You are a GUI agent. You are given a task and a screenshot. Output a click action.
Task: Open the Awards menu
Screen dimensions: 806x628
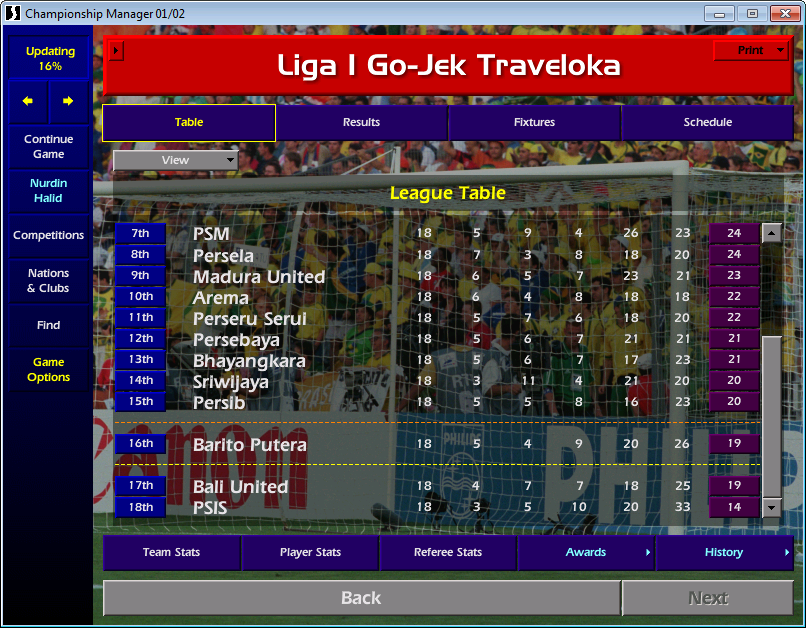(x=586, y=552)
